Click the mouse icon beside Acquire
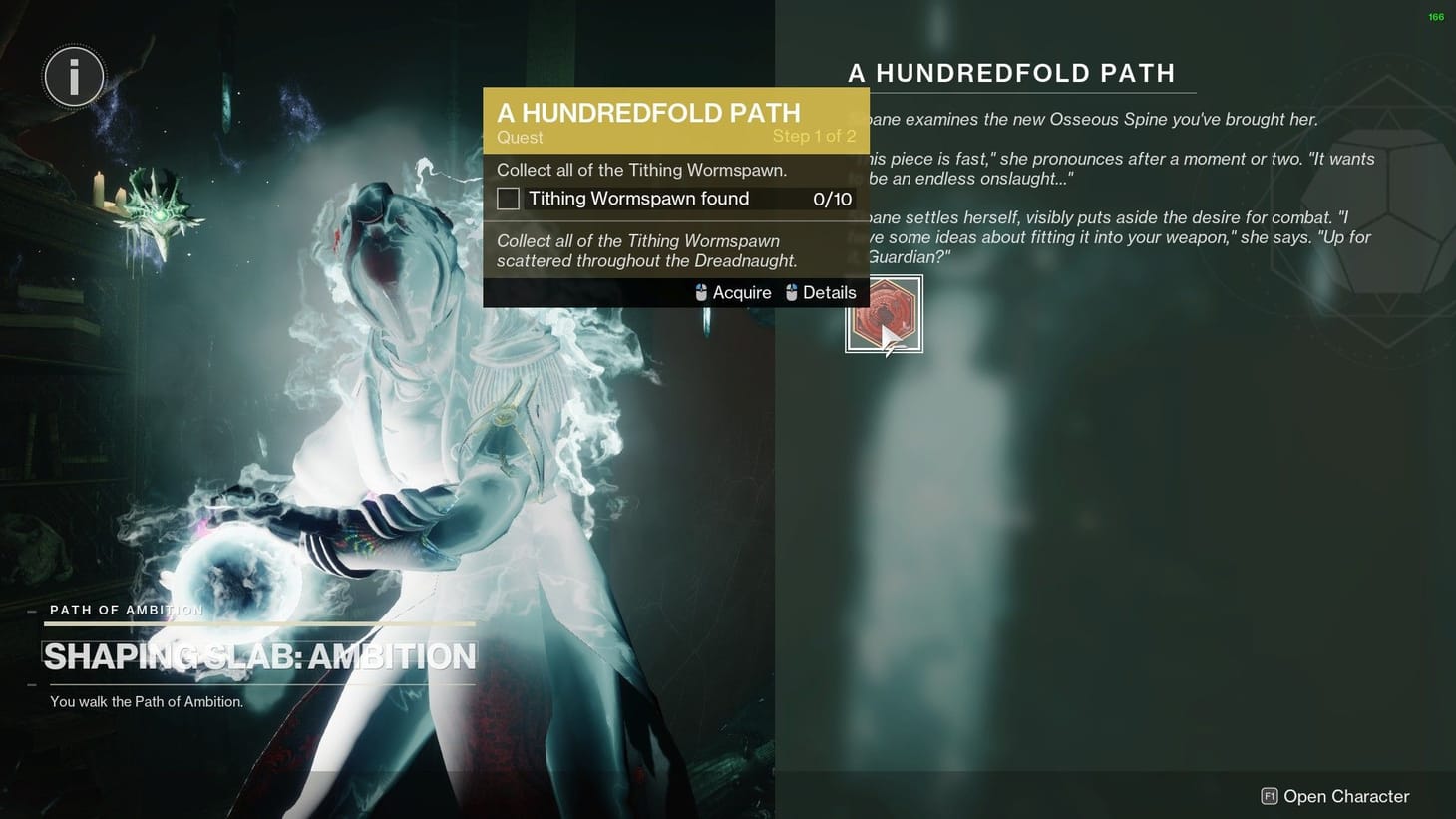 coord(701,292)
